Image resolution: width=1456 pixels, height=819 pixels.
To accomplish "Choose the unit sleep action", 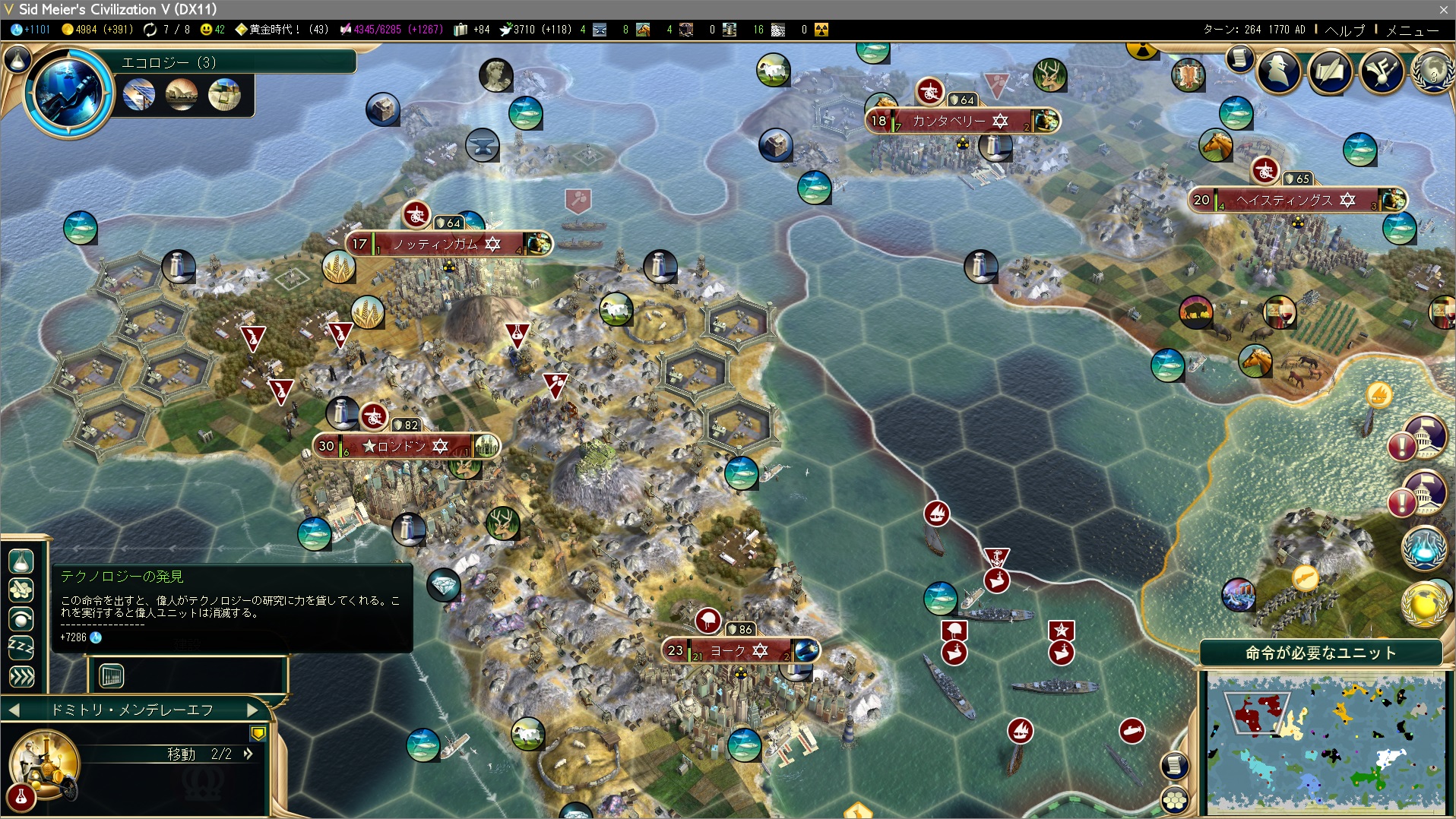I will 21,648.
